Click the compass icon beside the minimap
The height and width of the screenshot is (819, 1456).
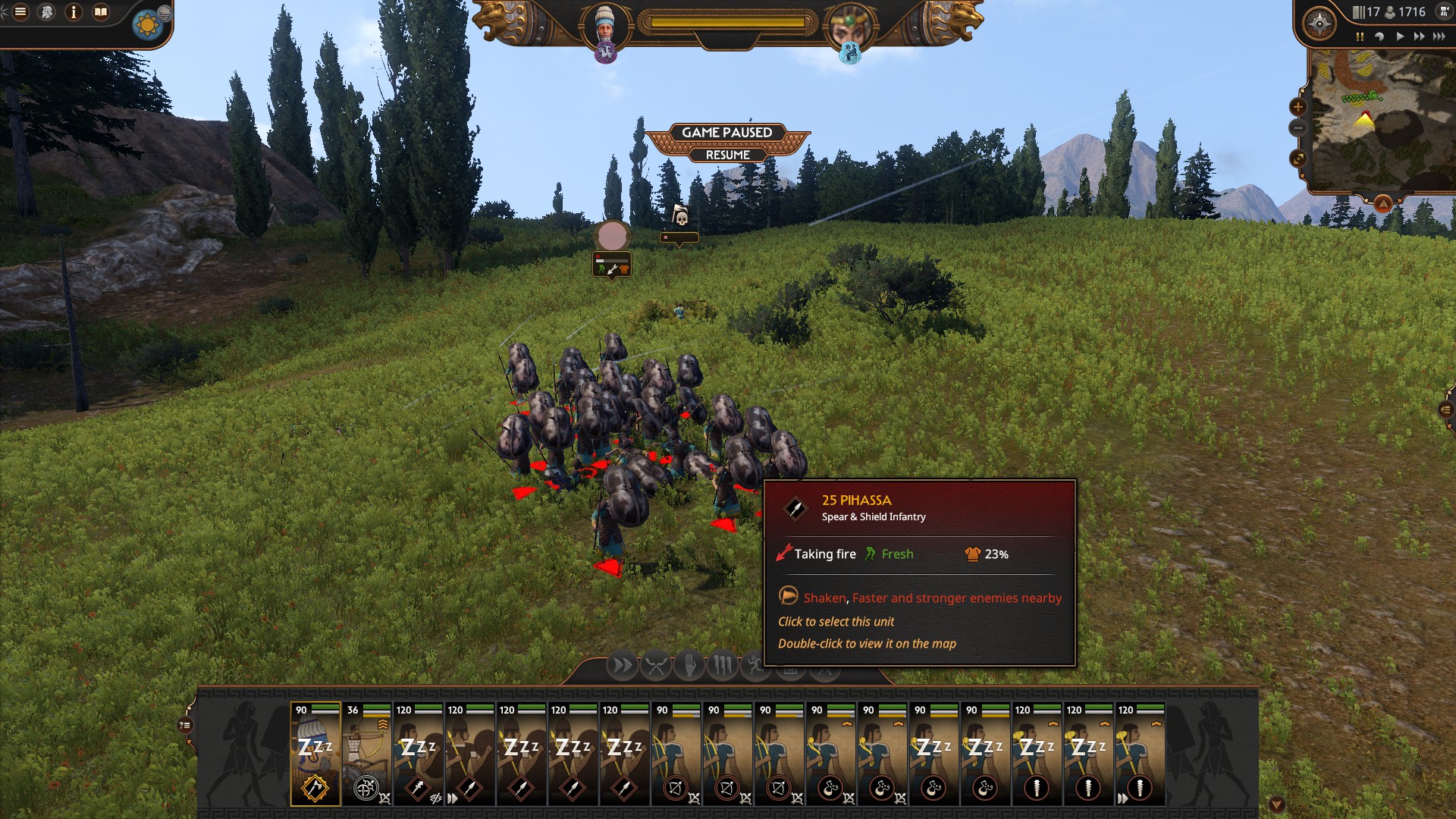[1319, 24]
